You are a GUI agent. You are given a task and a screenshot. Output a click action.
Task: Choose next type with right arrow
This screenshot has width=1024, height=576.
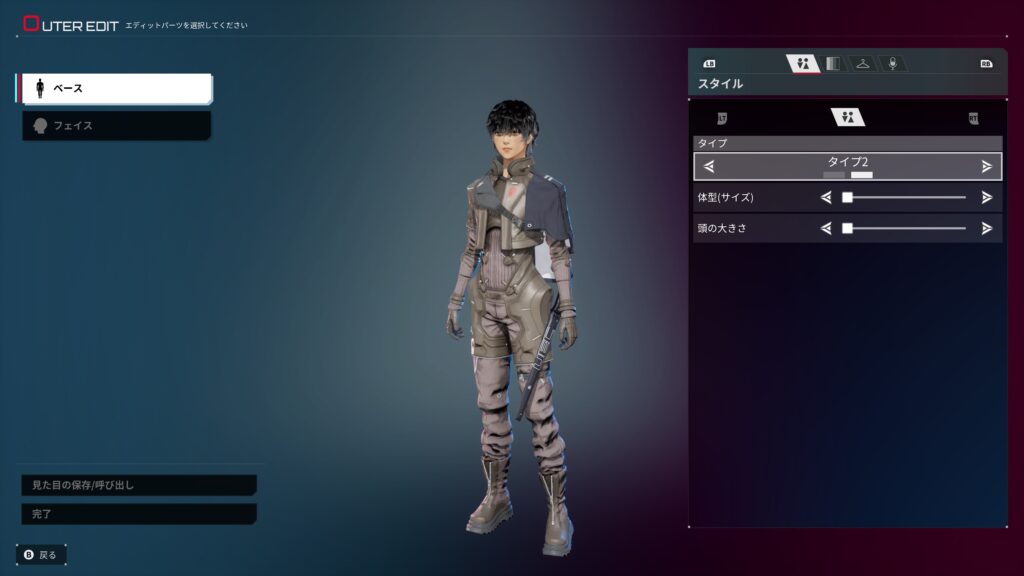pos(987,166)
